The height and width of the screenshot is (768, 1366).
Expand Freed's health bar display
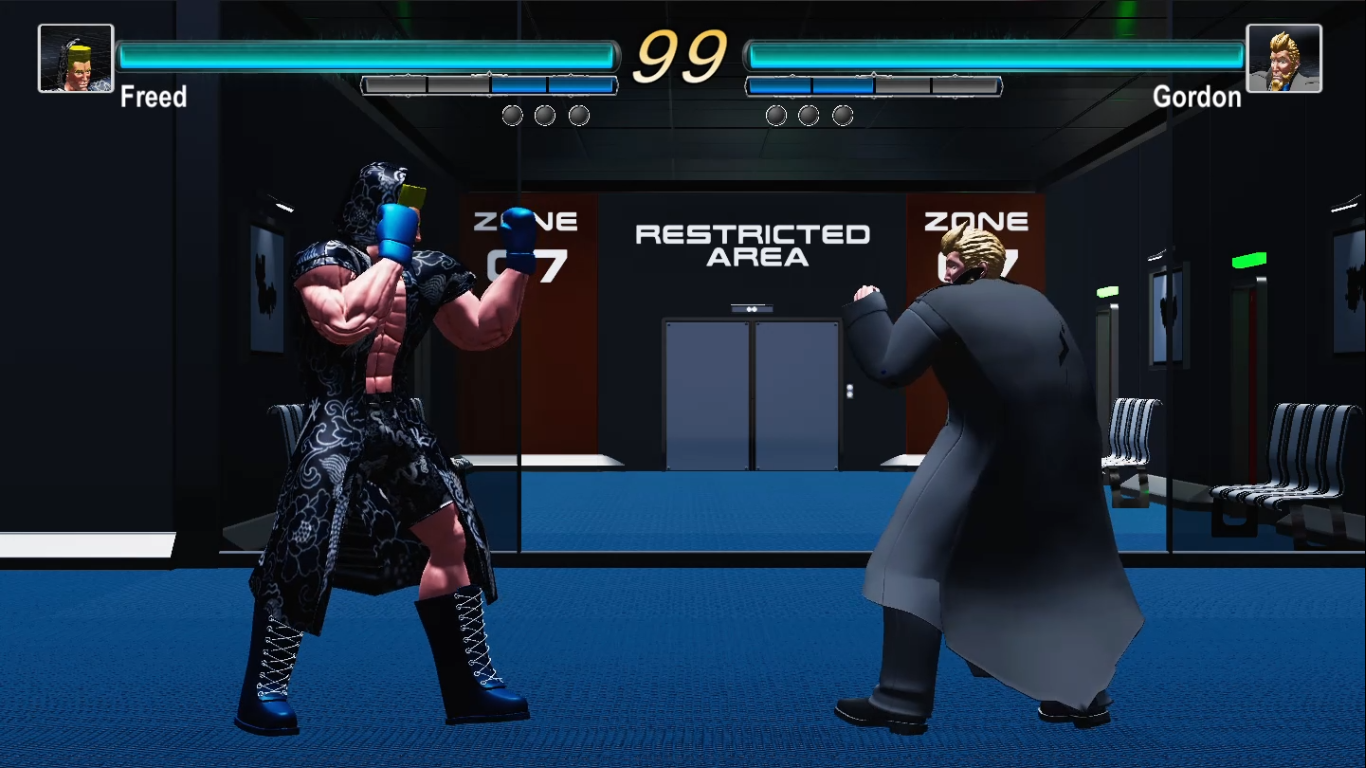370,52
